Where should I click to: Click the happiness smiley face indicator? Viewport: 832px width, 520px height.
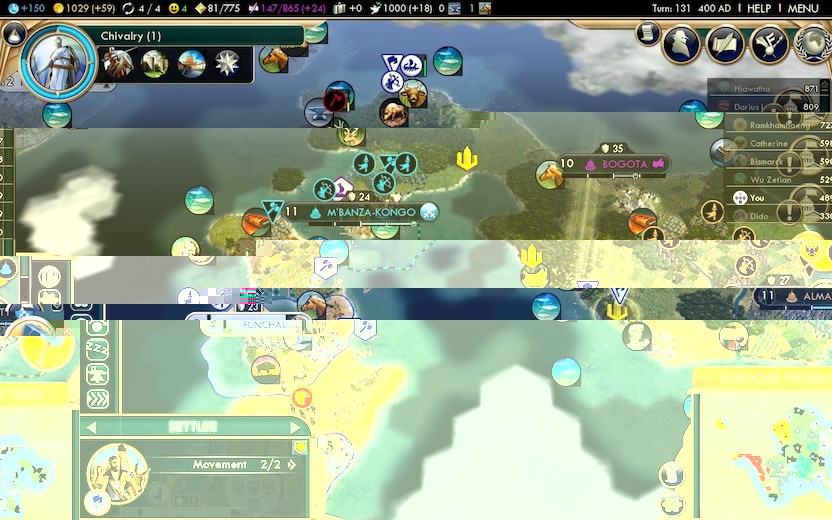tap(175, 8)
